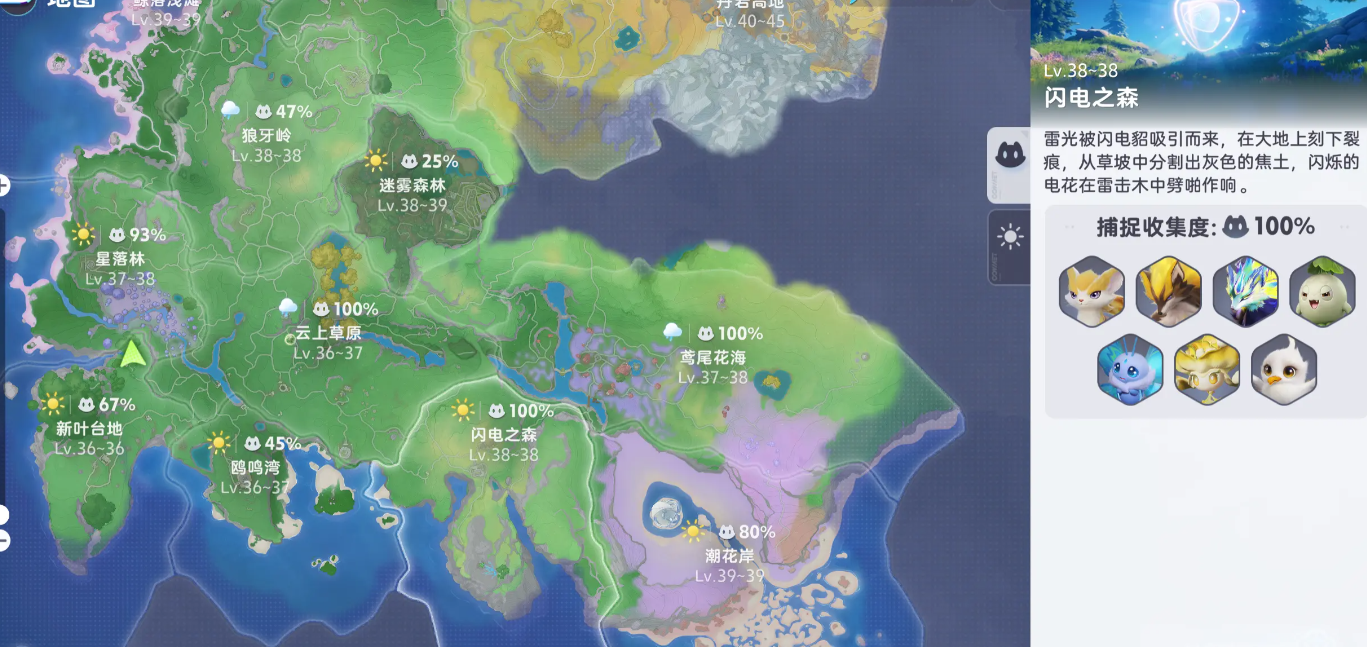Select the 鸢尾花海 region label
The image size is (1367, 647).
tap(712, 357)
